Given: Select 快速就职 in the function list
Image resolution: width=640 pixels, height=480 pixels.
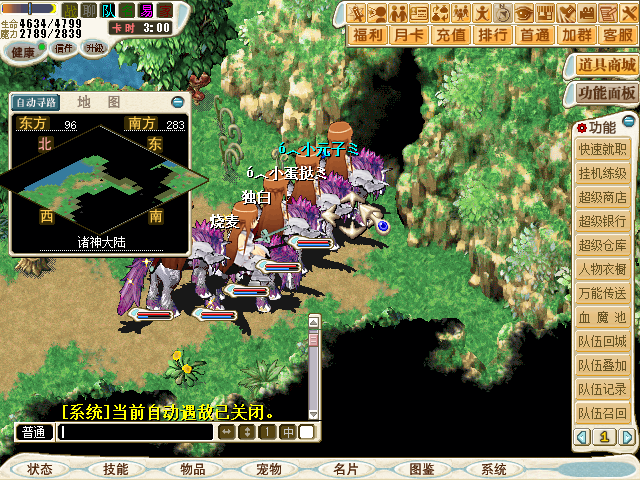Looking at the screenshot, I should point(602,150).
